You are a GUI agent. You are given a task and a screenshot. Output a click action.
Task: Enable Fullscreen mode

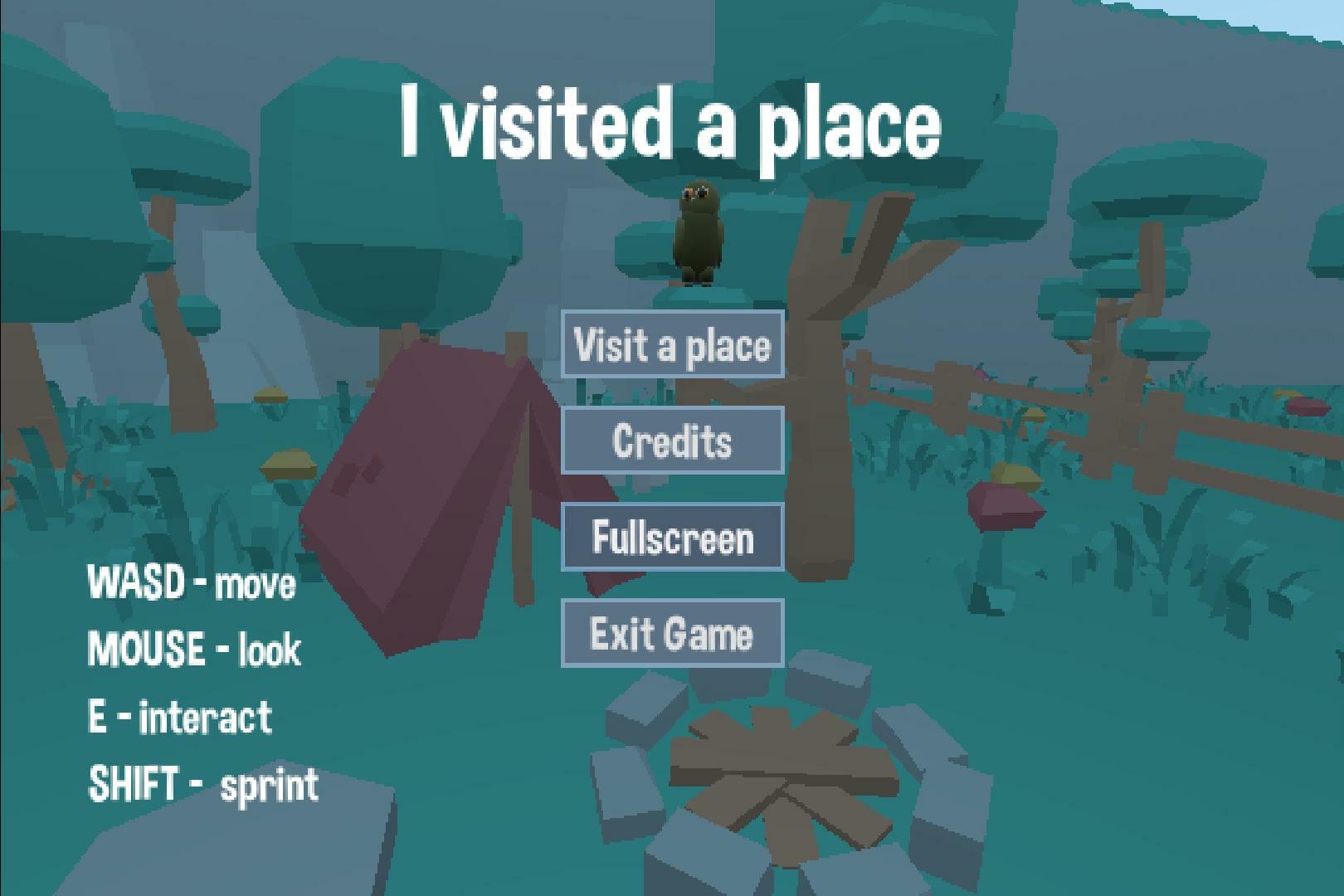tap(672, 538)
